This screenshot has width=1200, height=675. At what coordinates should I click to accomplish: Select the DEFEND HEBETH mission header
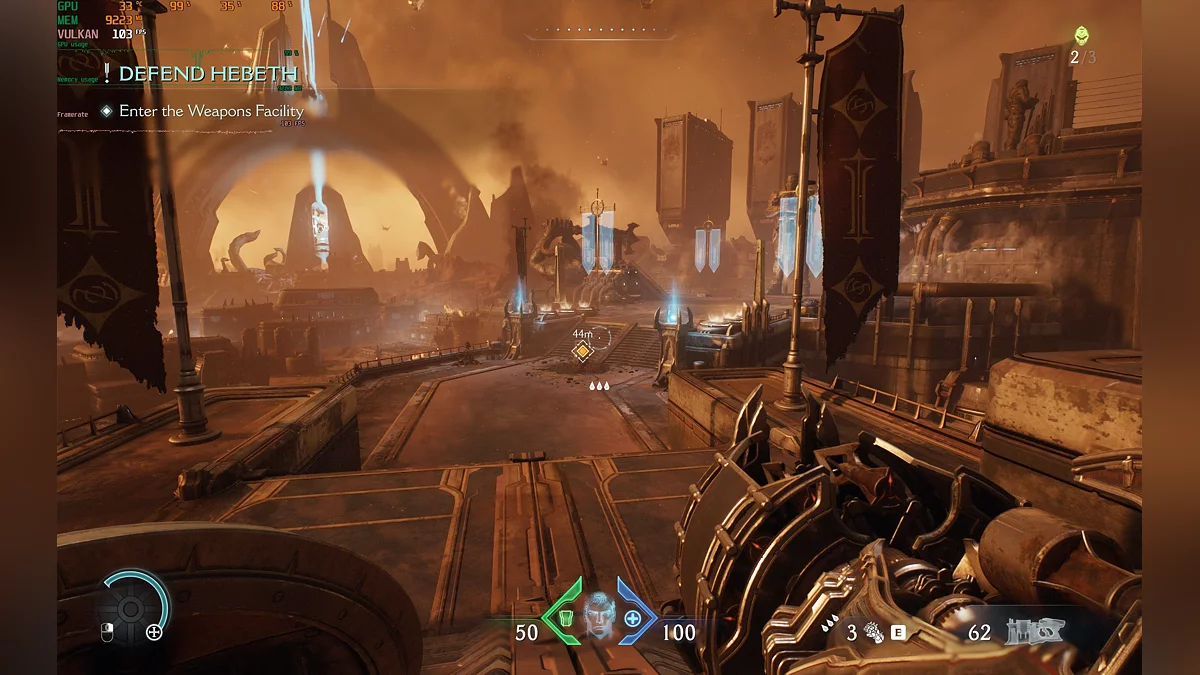[x=207, y=74]
